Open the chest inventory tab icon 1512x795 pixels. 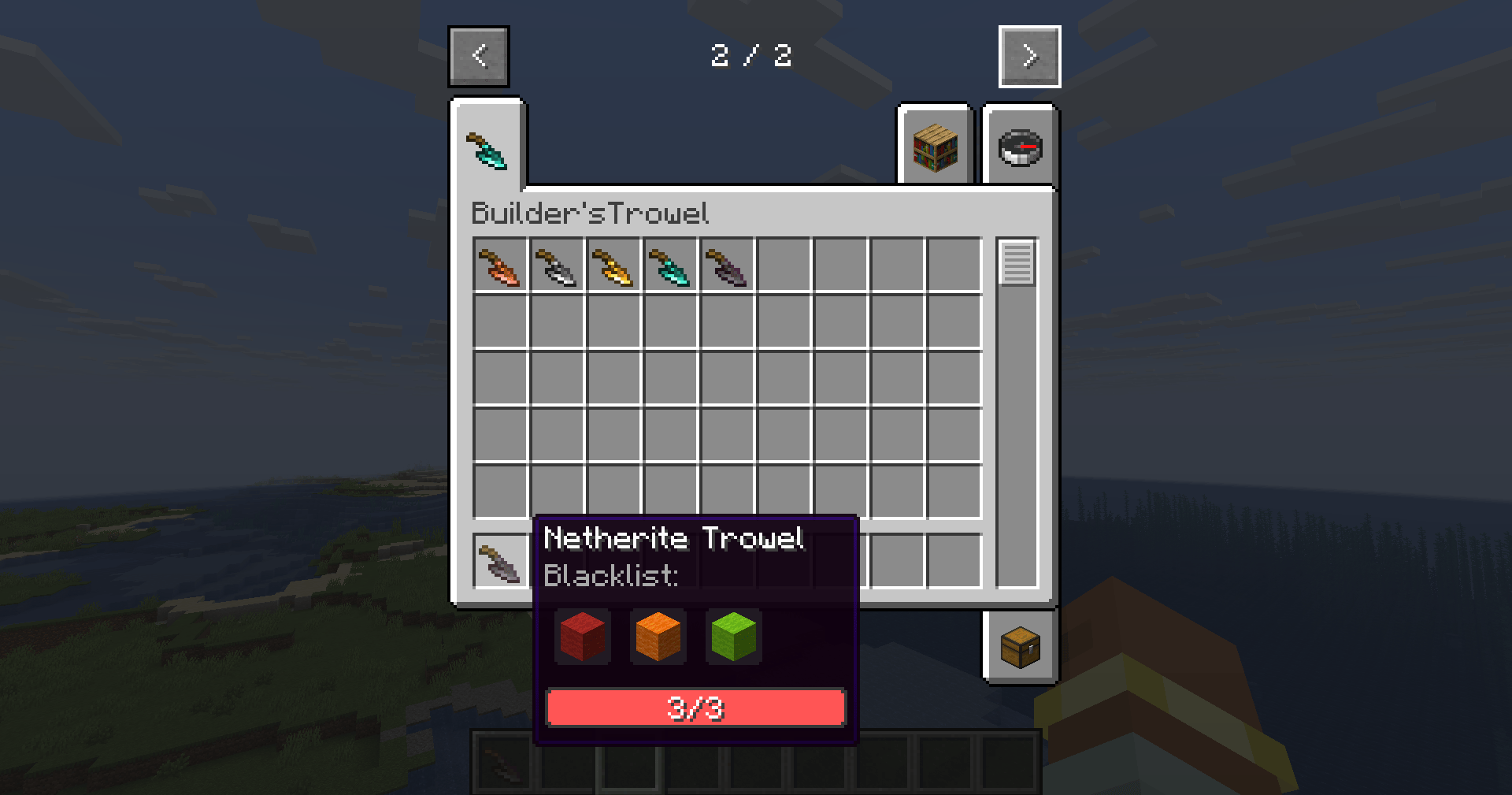tap(1021, 646)
